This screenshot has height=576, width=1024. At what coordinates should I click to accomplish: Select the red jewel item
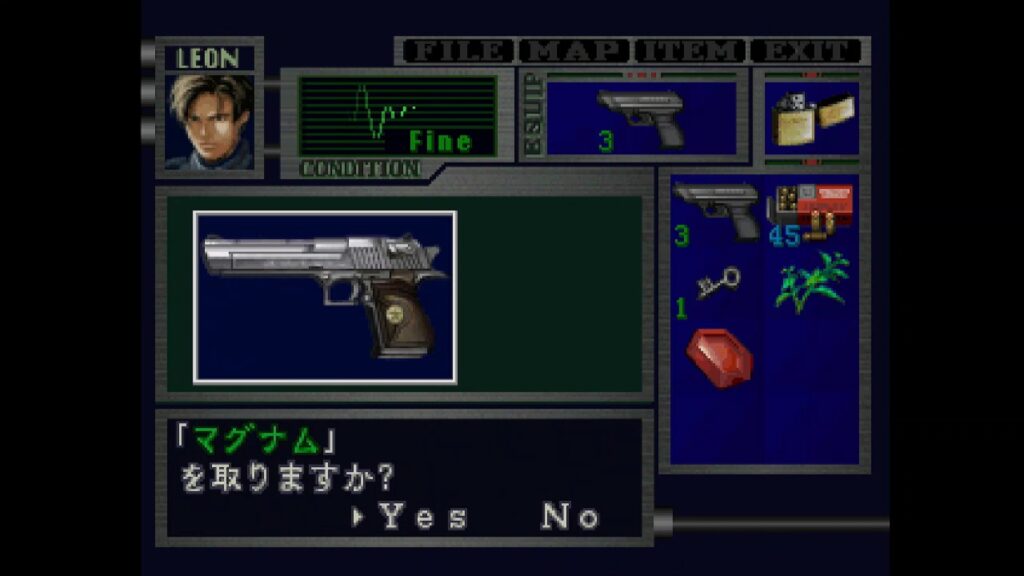tap(718, 357)
